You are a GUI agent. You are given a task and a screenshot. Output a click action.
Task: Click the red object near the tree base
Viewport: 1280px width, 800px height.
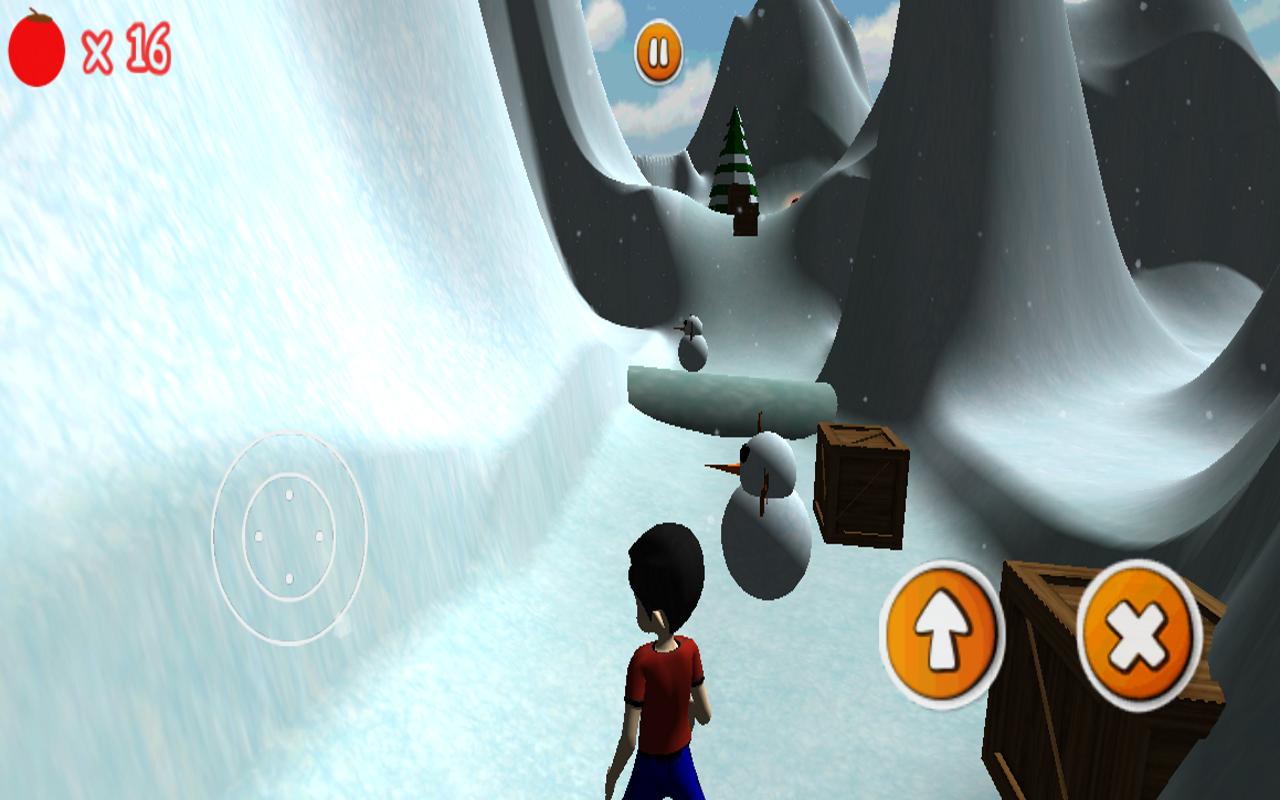point(794,200)
